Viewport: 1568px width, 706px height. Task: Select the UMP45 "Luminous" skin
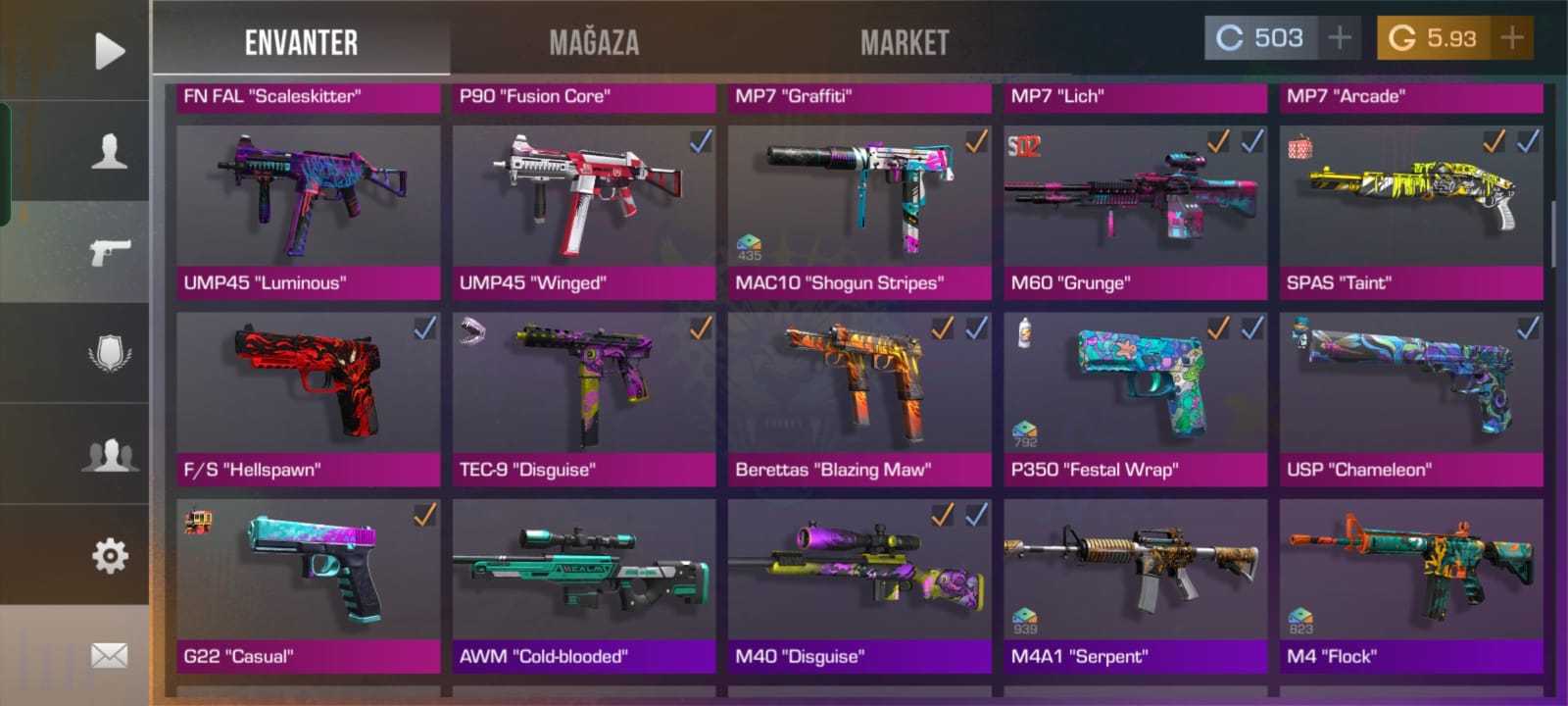308,211
